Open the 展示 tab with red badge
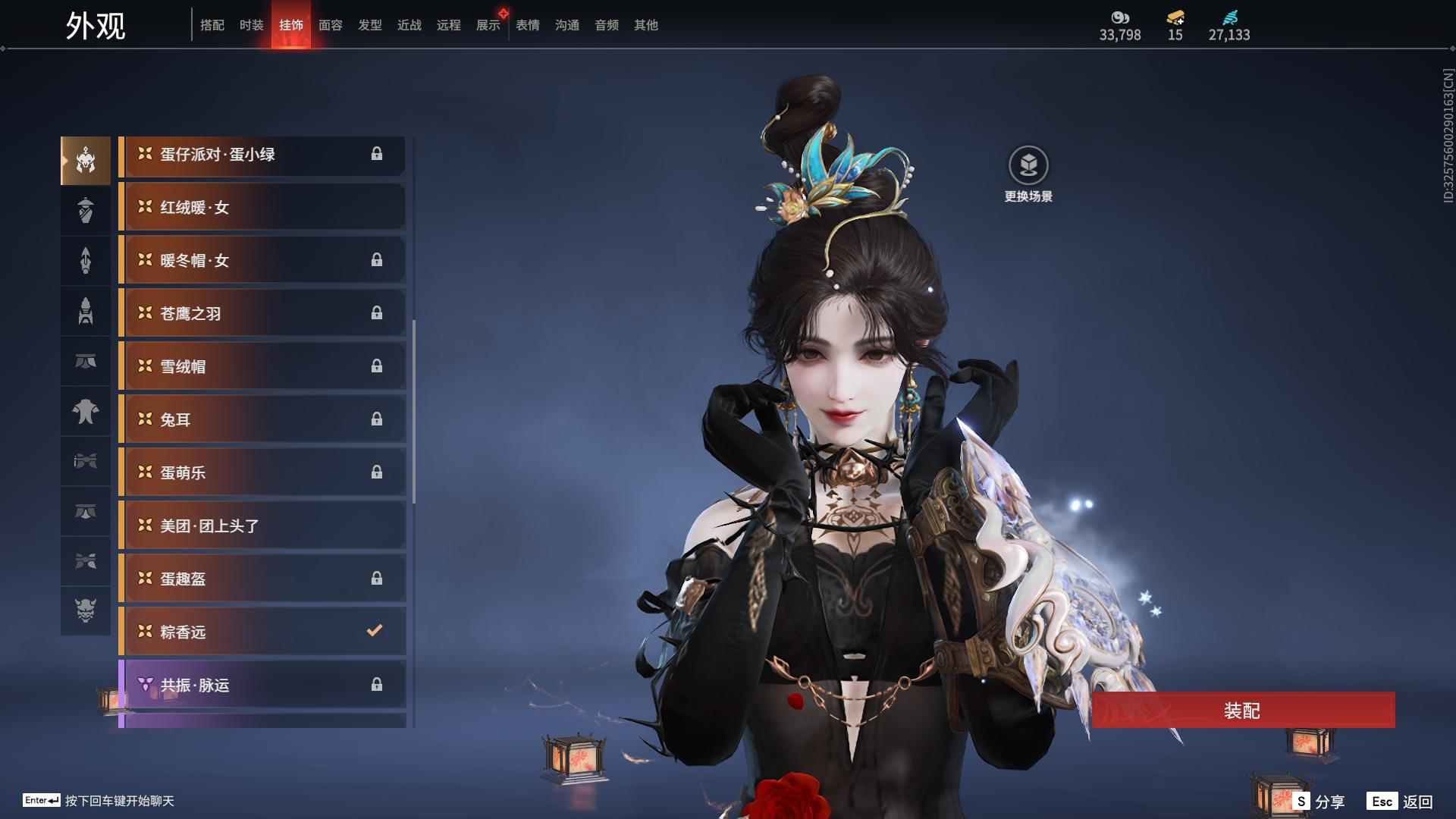The height and width of the screenshot is (819, 1456). coord(488,24)
